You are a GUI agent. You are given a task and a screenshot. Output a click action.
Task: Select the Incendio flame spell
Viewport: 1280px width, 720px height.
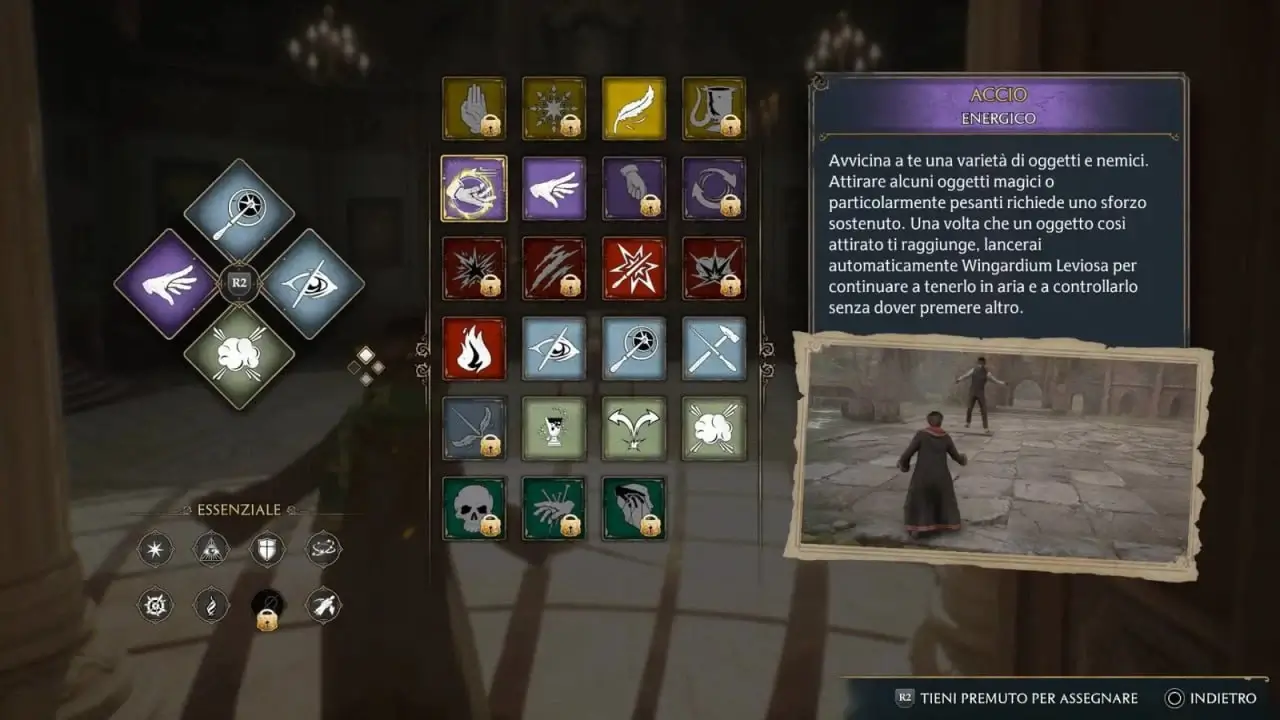point(474,348)
